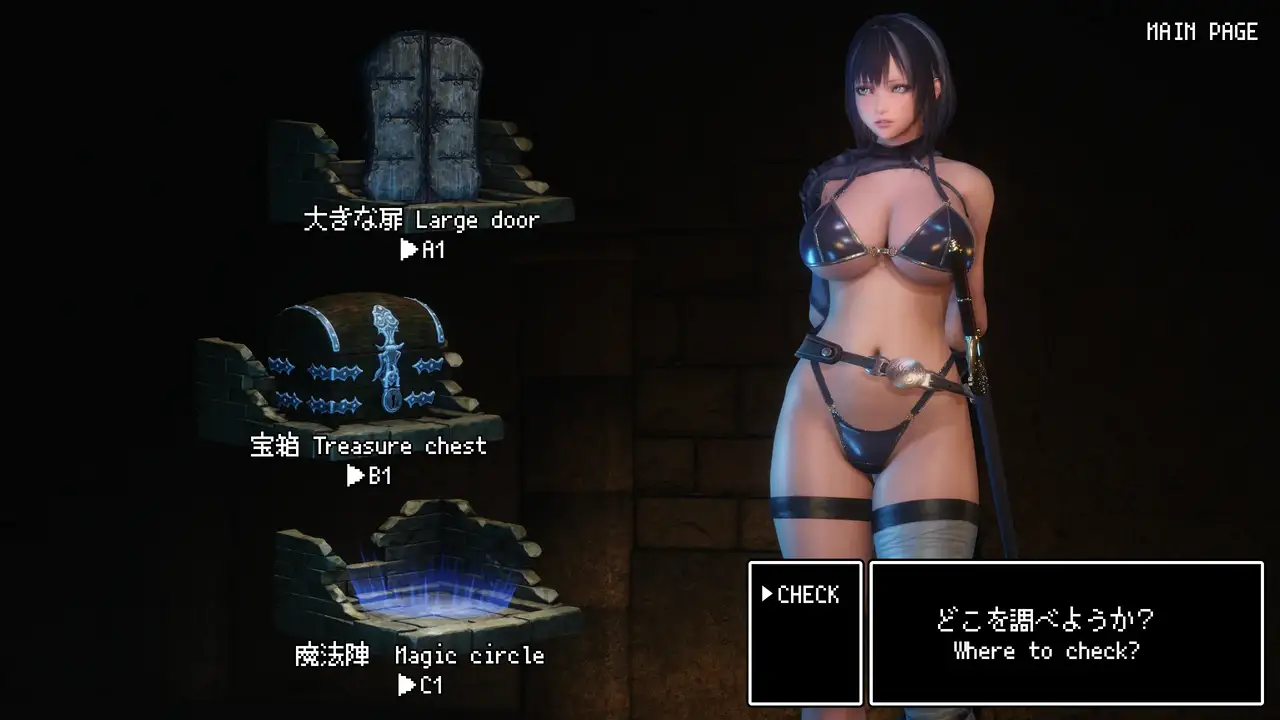Click the CHECK command
Viewport: 1280px width, 720px height.
(x=801, y=595)
